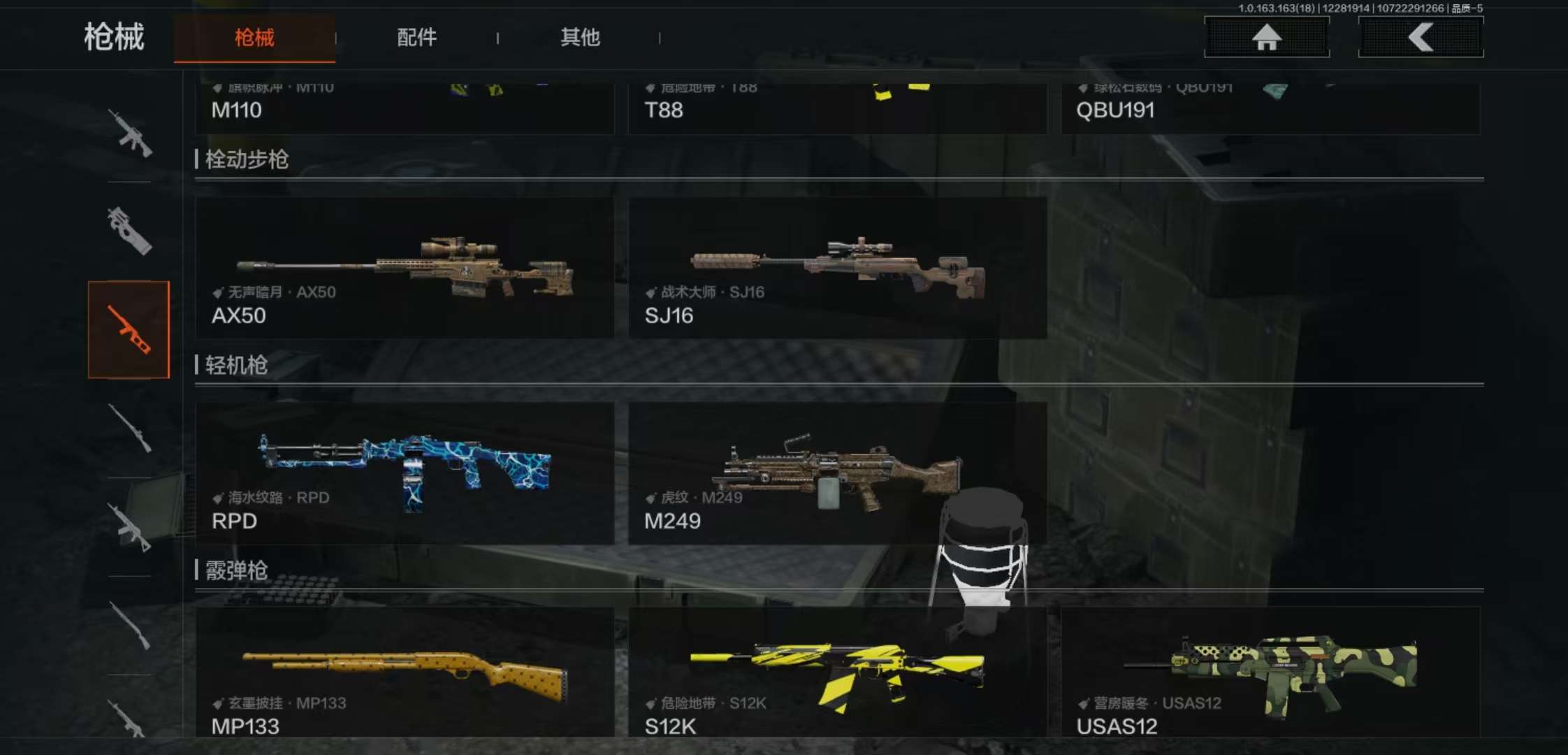Choose the SJ16 bolt-action rifle card

[837, 268]
